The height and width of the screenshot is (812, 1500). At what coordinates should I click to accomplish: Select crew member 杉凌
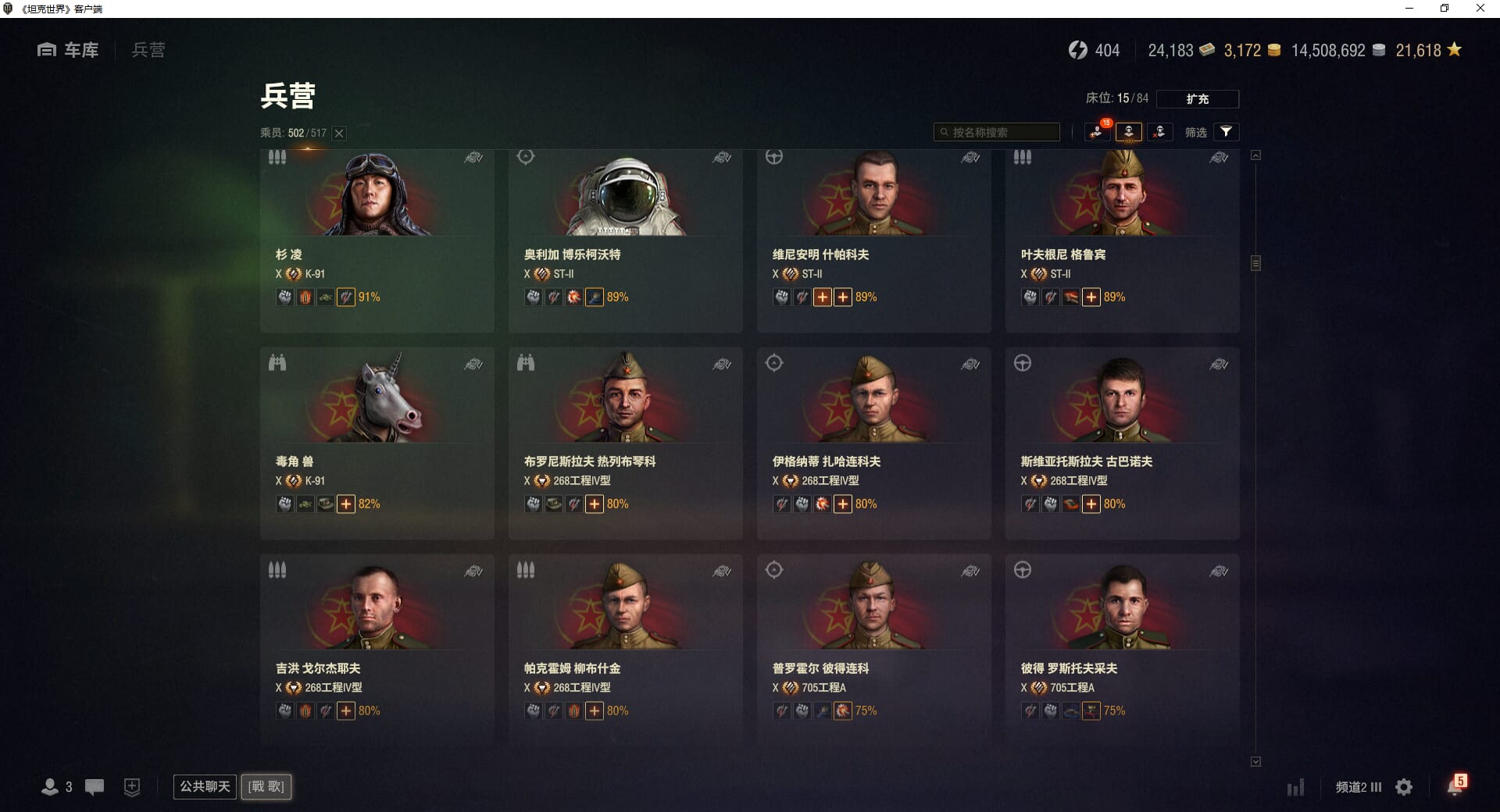click(x=377, y=240)
